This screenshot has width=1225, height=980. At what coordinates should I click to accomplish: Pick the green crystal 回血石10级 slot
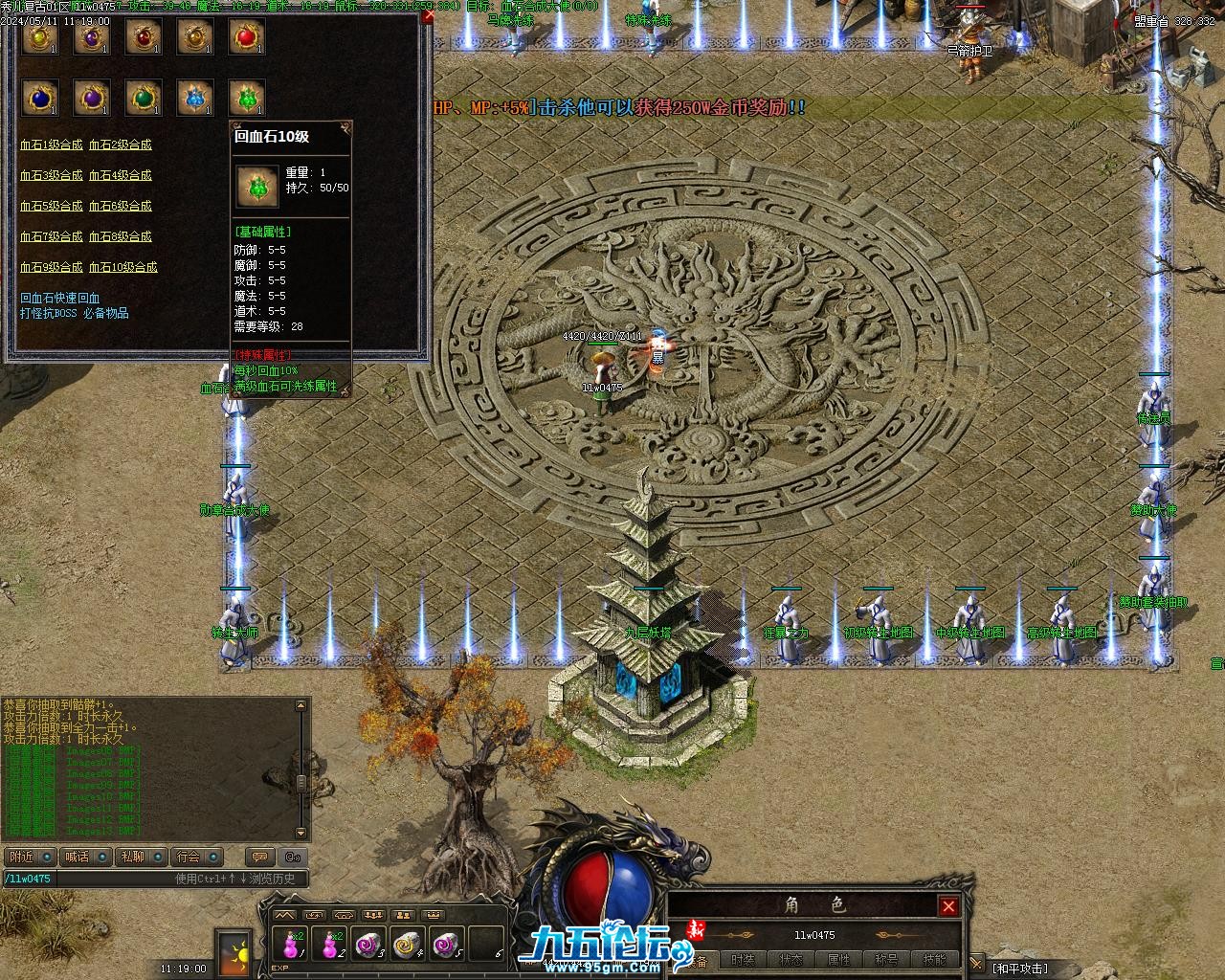click(247, 97)
